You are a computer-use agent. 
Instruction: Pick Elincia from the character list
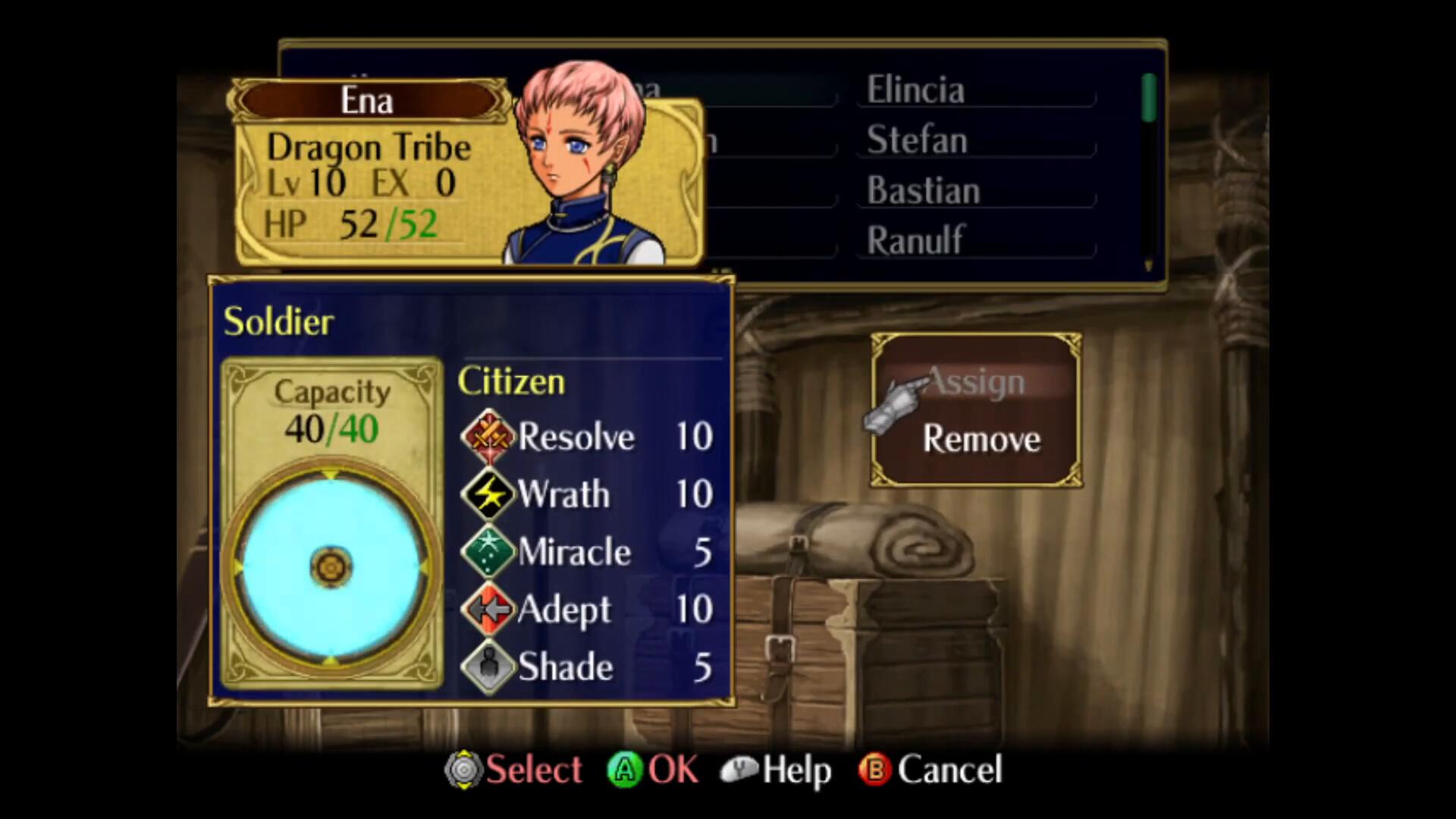[915, 90]
